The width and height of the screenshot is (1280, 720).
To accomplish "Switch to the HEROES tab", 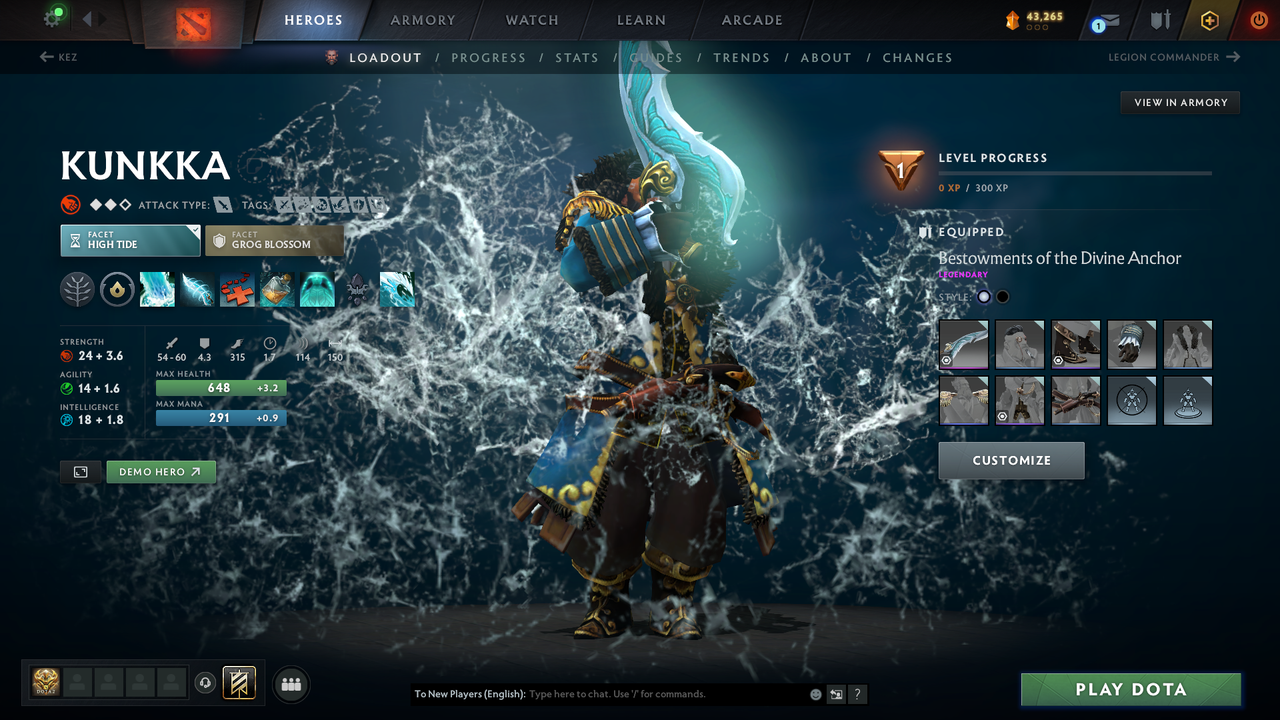I will pyautogui.click(x=313, y=19).
